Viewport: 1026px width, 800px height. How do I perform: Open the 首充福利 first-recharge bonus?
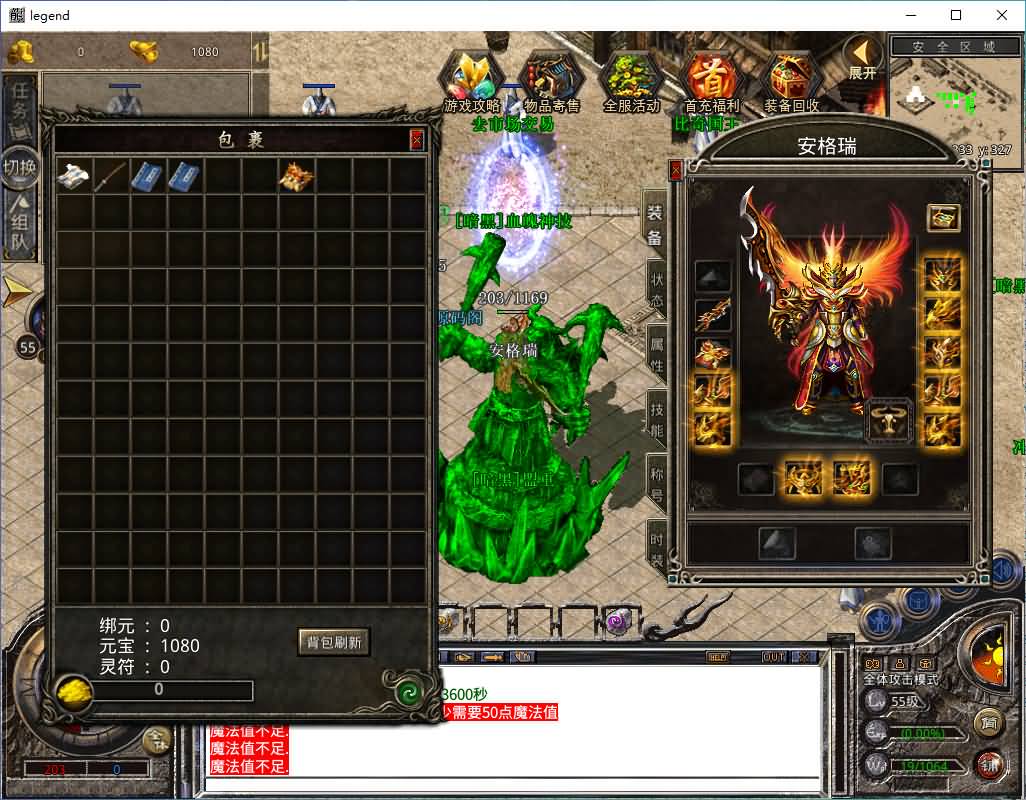tap(711, 80)
